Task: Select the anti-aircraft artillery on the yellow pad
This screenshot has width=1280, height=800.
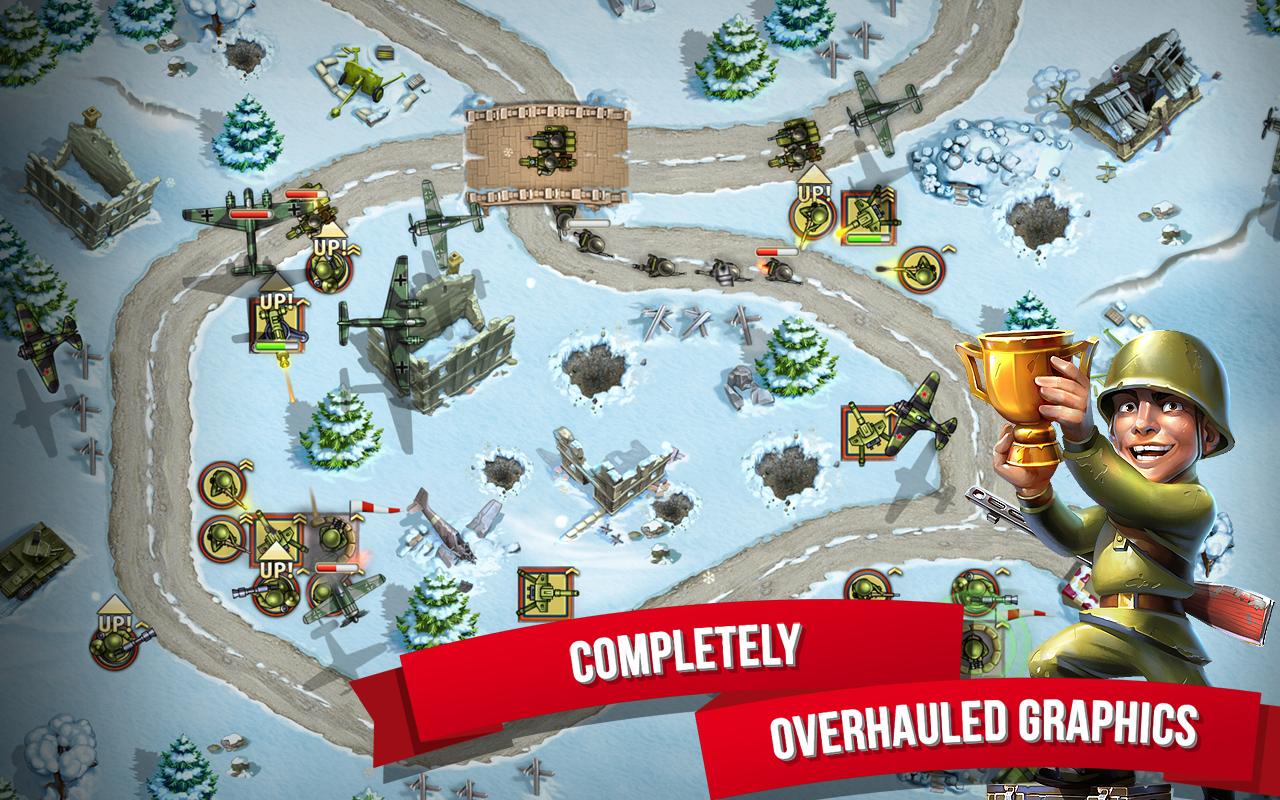Action: 867,217
